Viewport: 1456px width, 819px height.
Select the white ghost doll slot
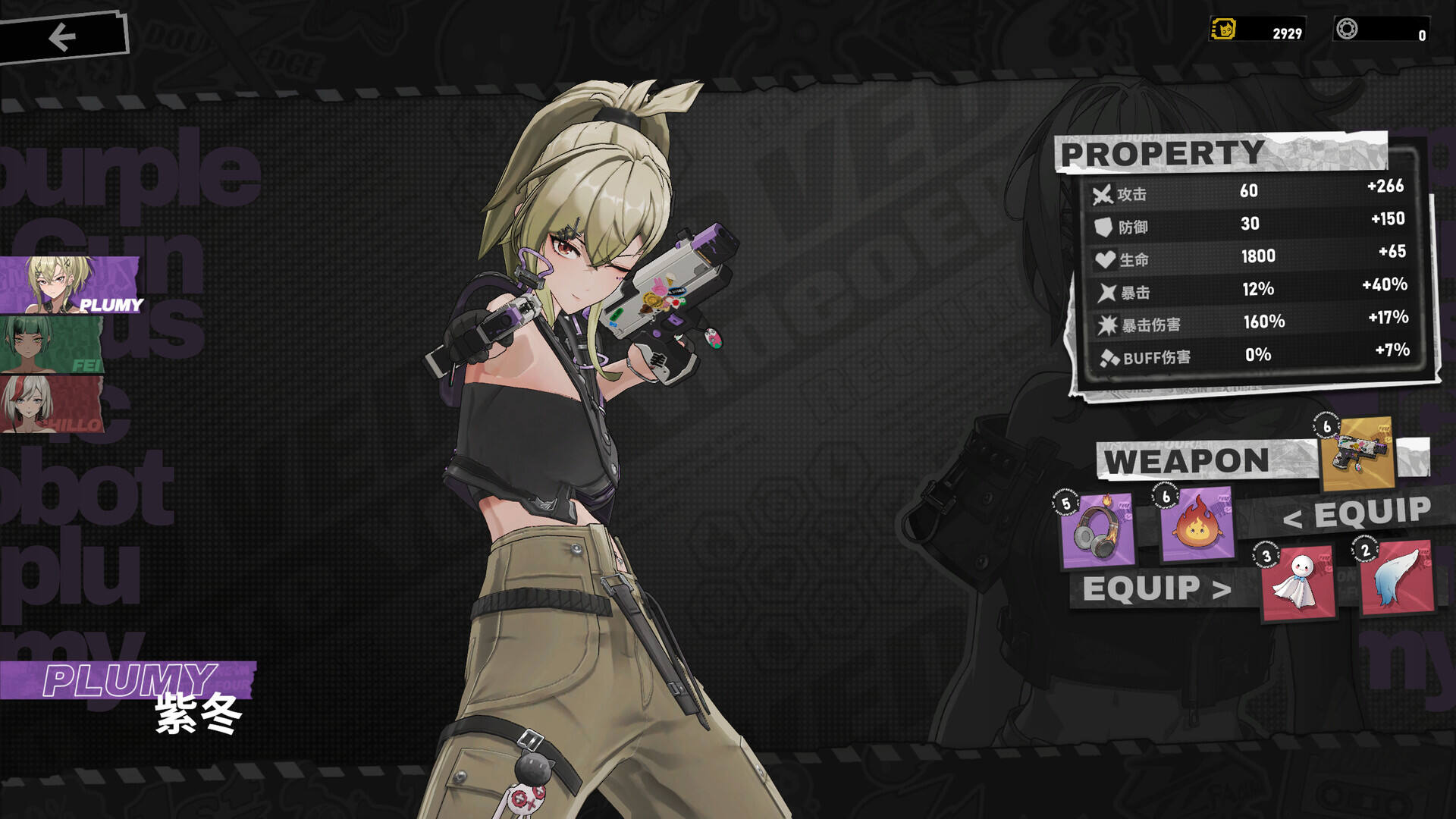[1298, 582]
